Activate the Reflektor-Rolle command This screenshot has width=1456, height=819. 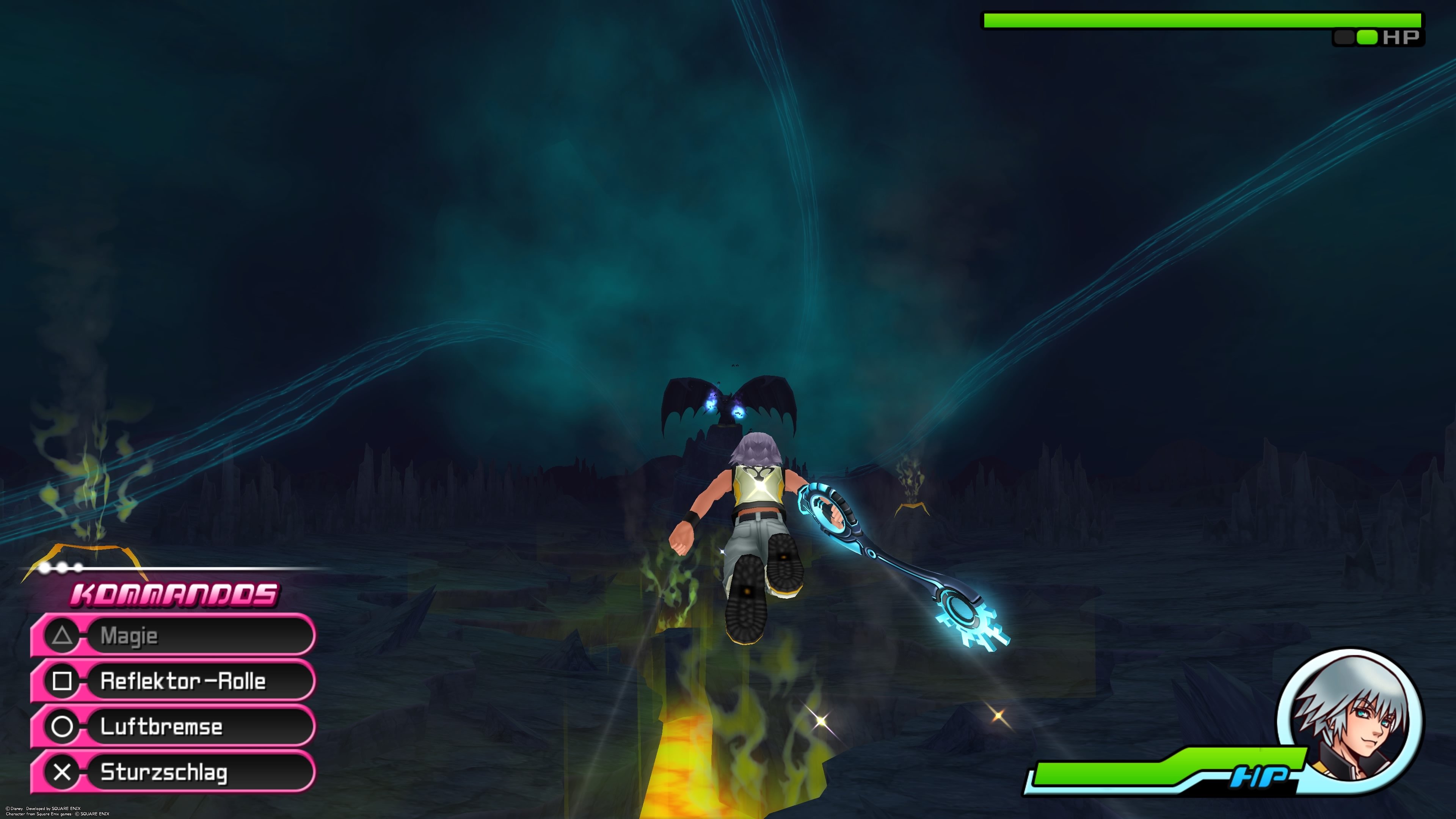click(182, 682)
